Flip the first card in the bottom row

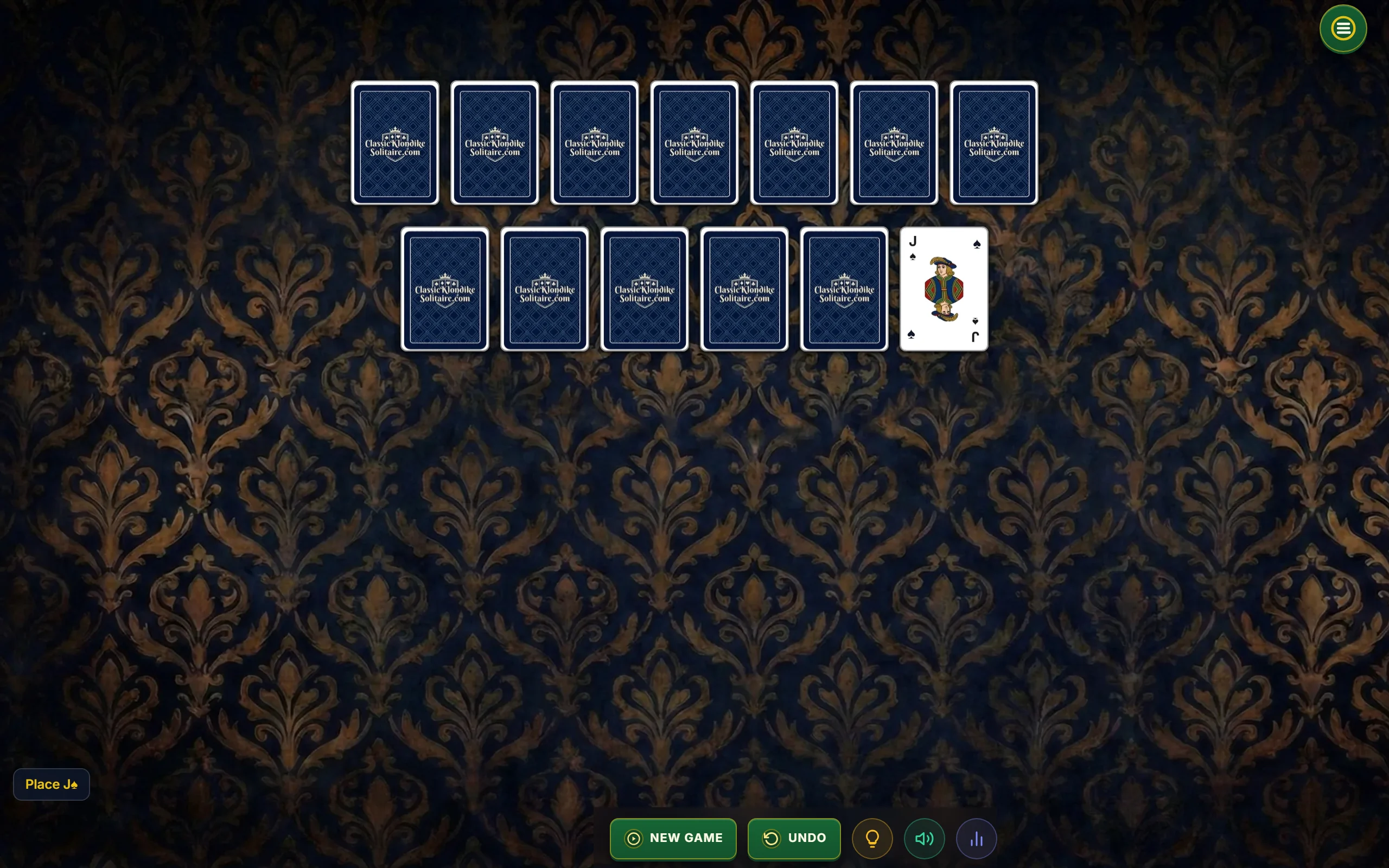444,289
